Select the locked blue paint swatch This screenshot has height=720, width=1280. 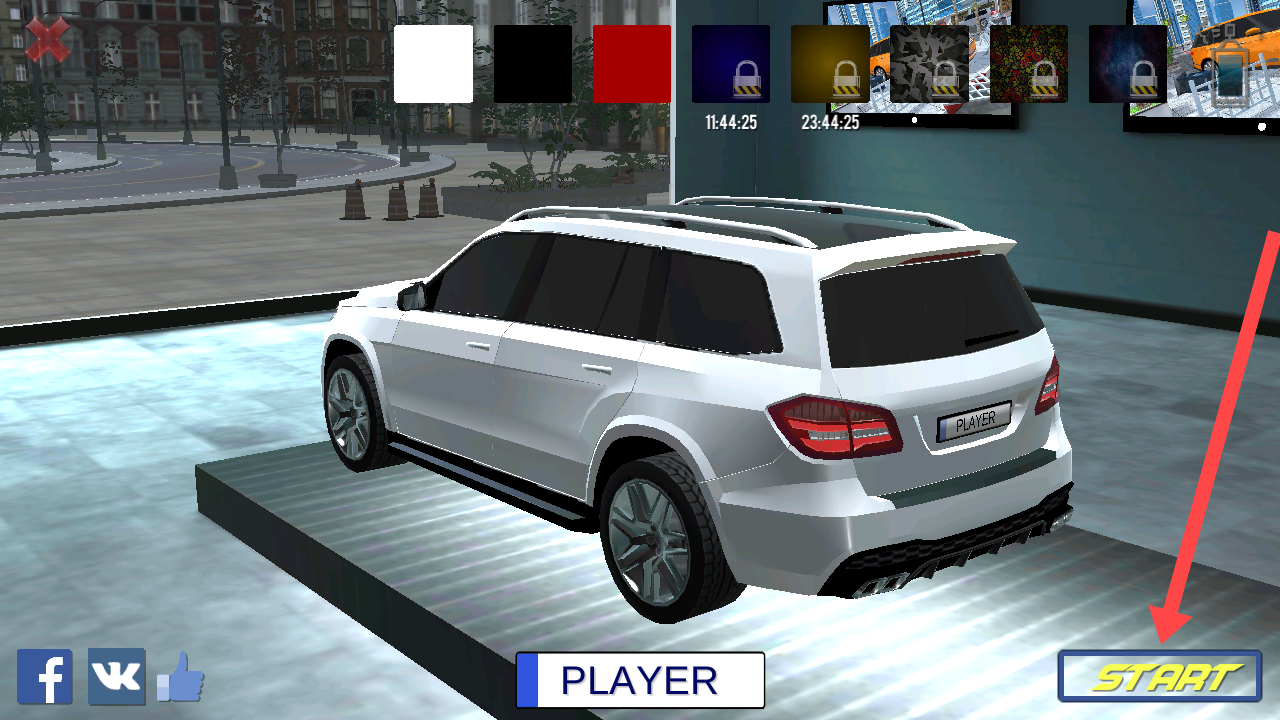(x=731, y=64)
